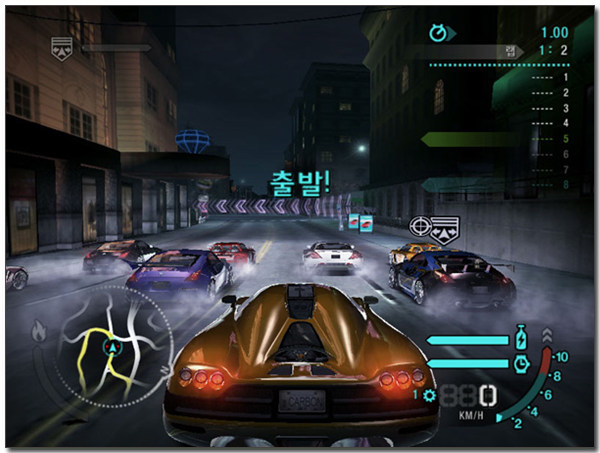Activate the nitrous bottle icon
600x453 pixels.
pyautogui.click(x=521, y=338)
